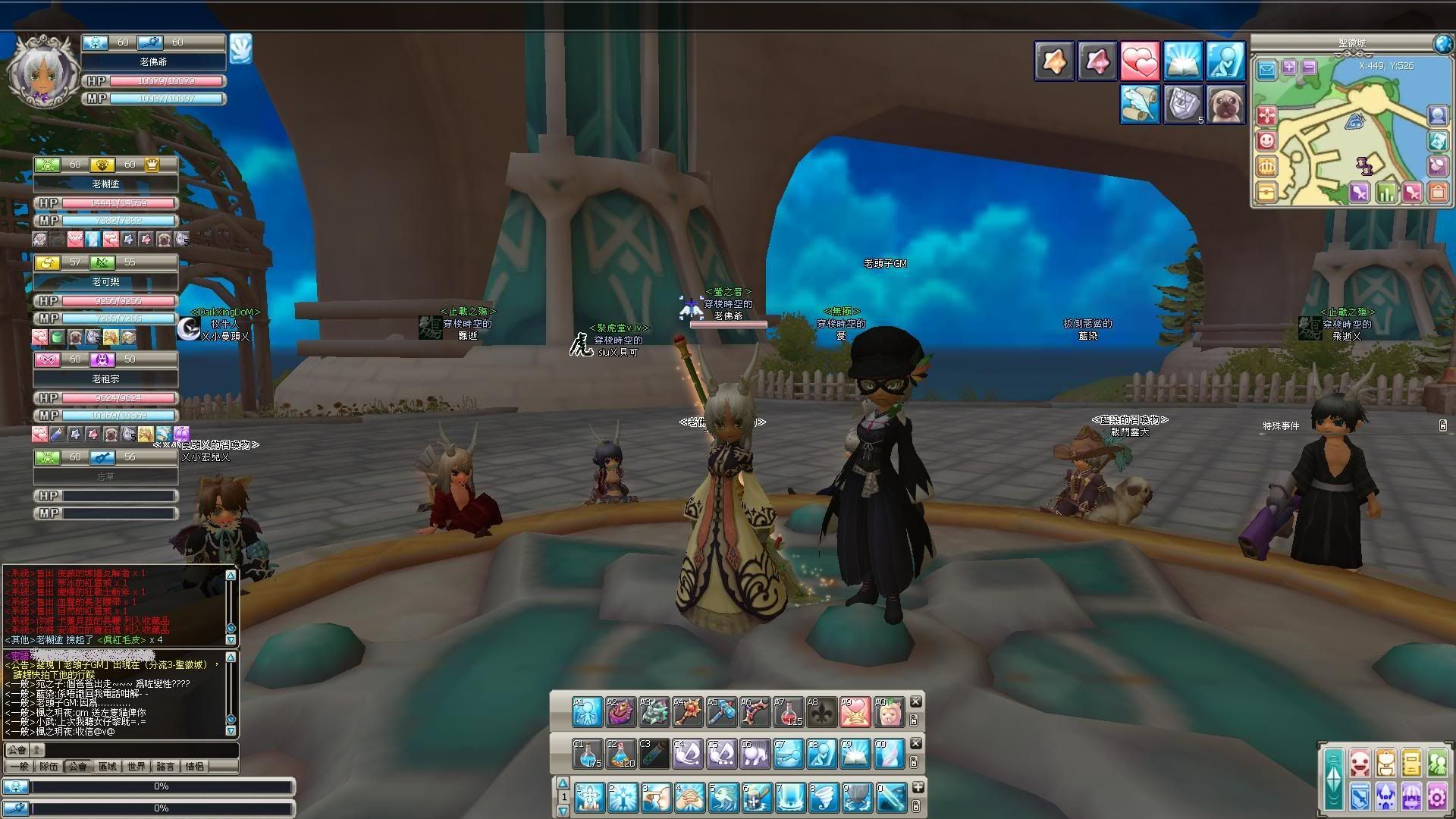Zoom out the minimap with minus button

(1308, 67)
